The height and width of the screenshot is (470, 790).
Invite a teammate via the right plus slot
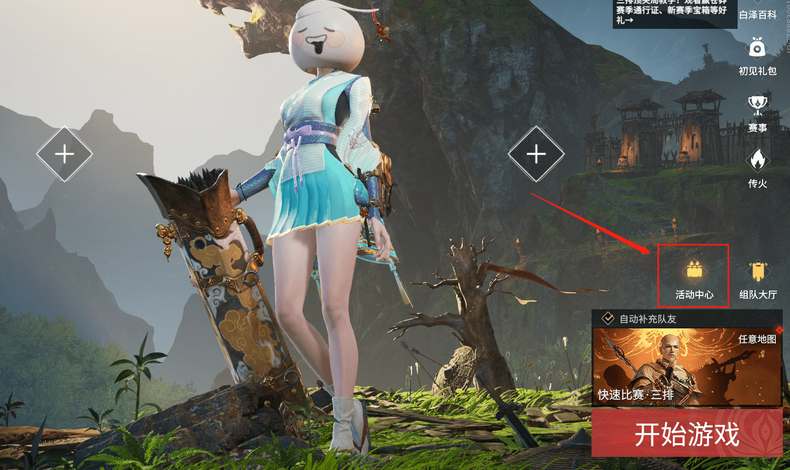click(536, 154)
